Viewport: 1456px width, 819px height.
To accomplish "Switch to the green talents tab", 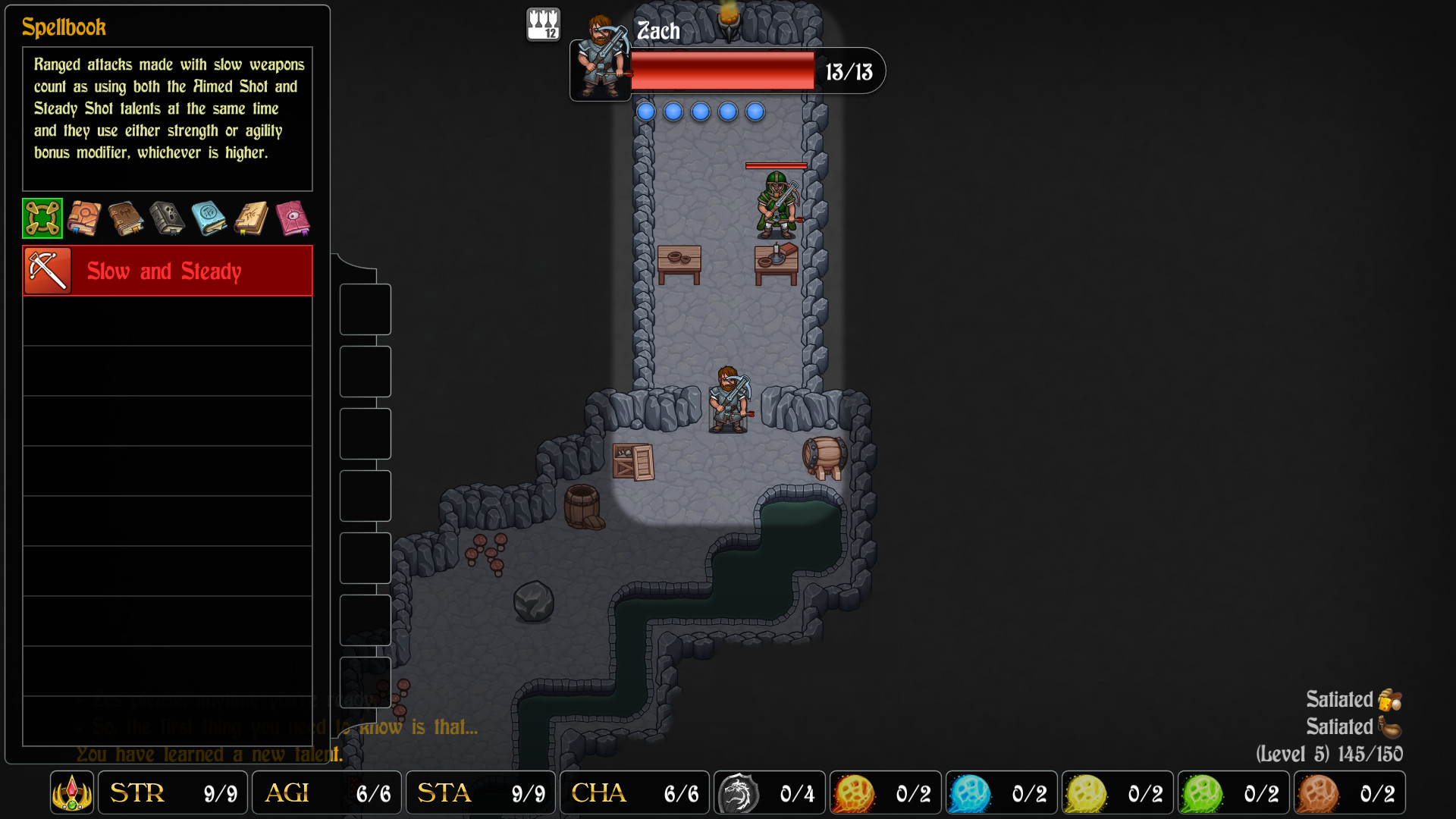I will [x=42, y=218].
